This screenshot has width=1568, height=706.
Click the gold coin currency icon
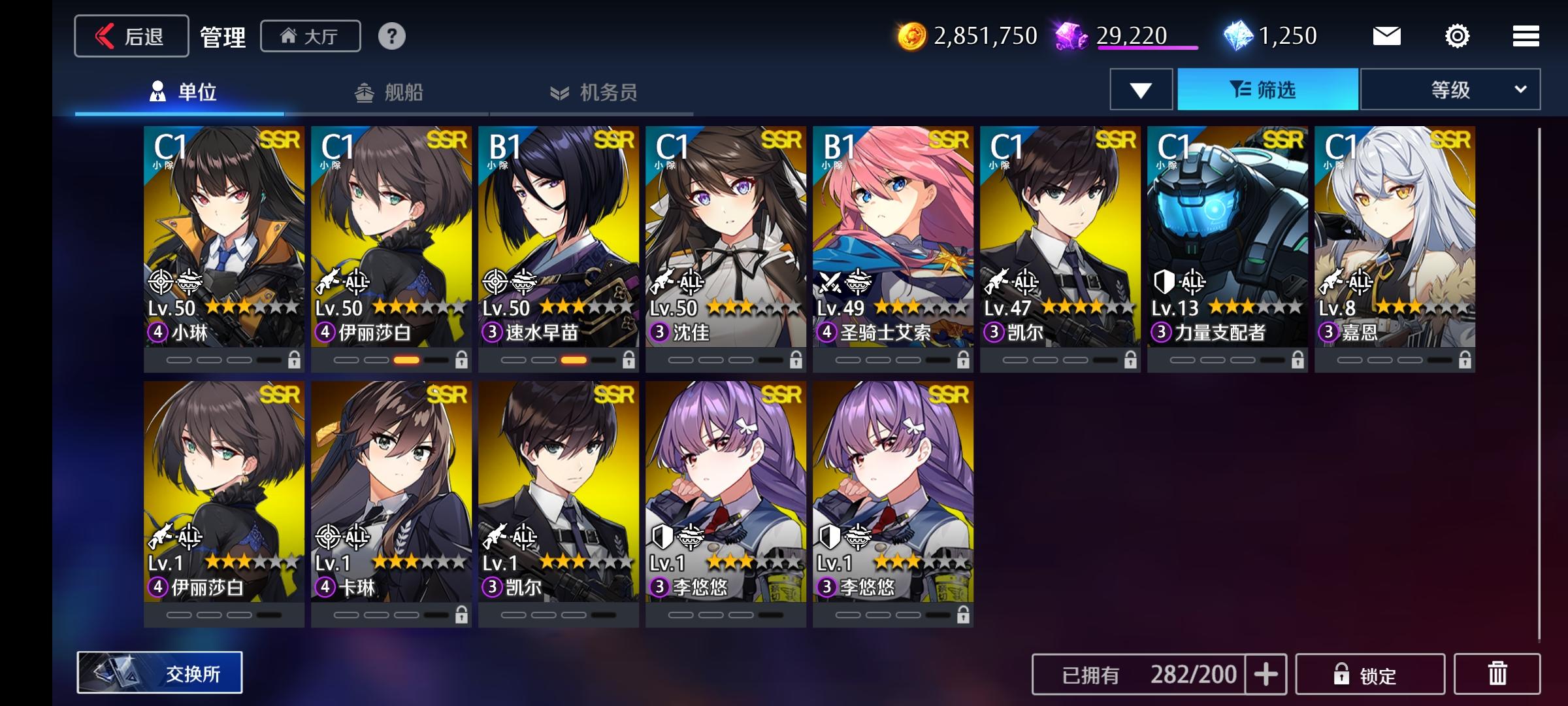tap(913, 37)
